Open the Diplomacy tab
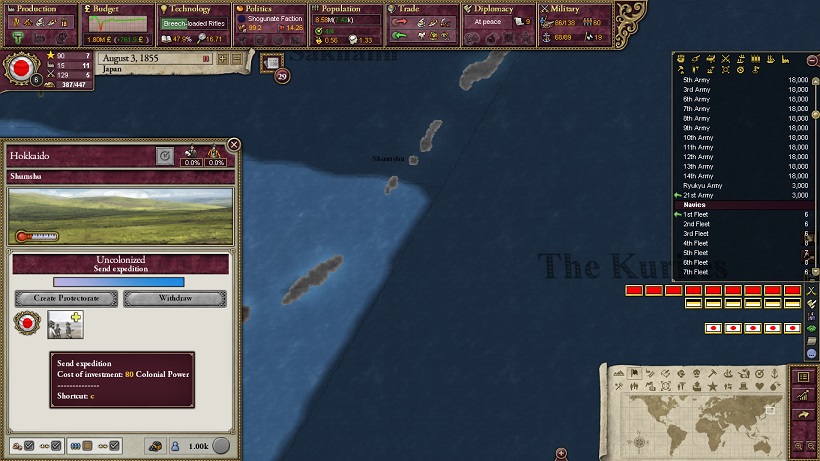 [498, 9]
